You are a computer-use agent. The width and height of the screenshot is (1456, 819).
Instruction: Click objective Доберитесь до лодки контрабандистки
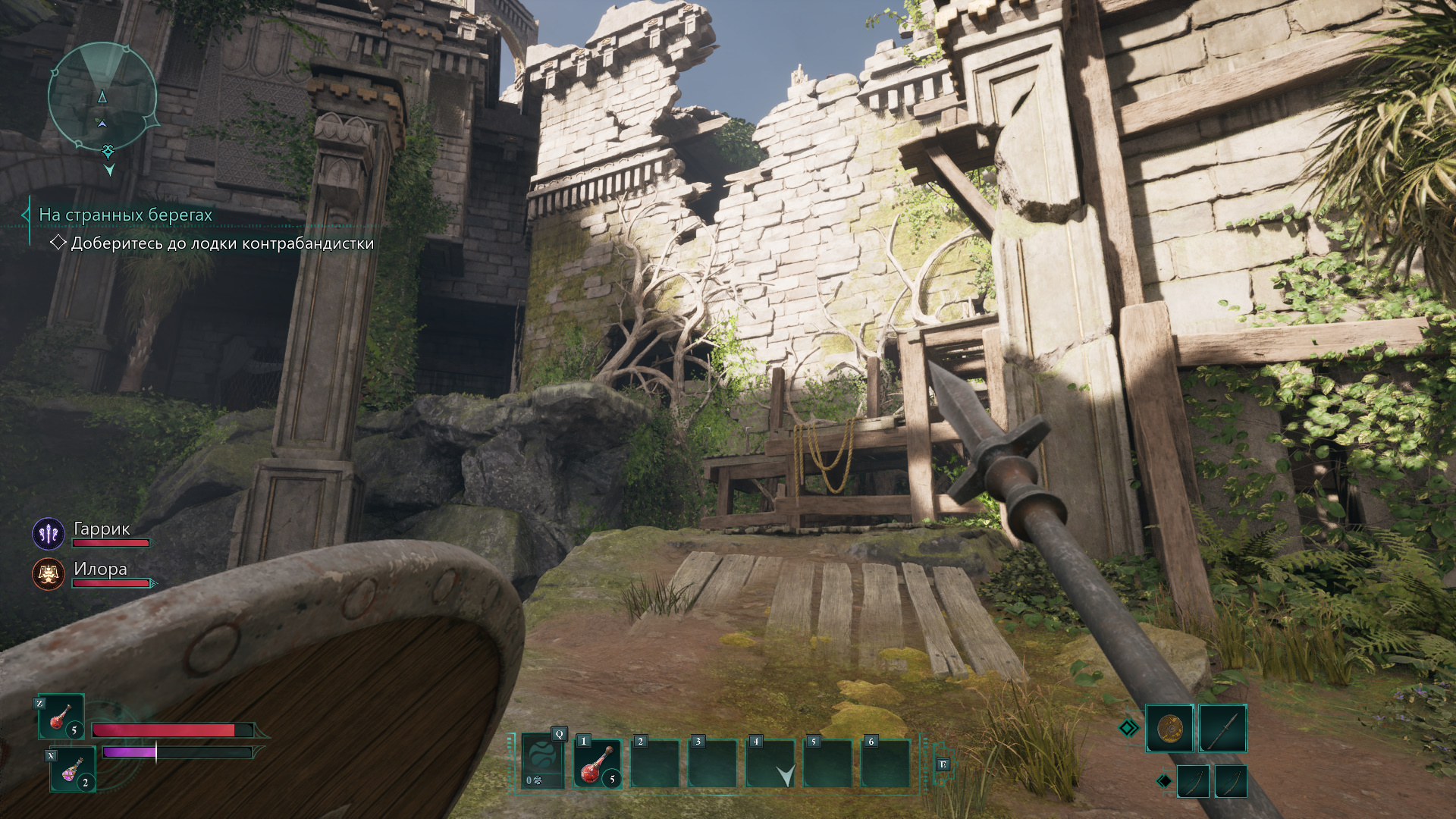(x=222, y=243)
